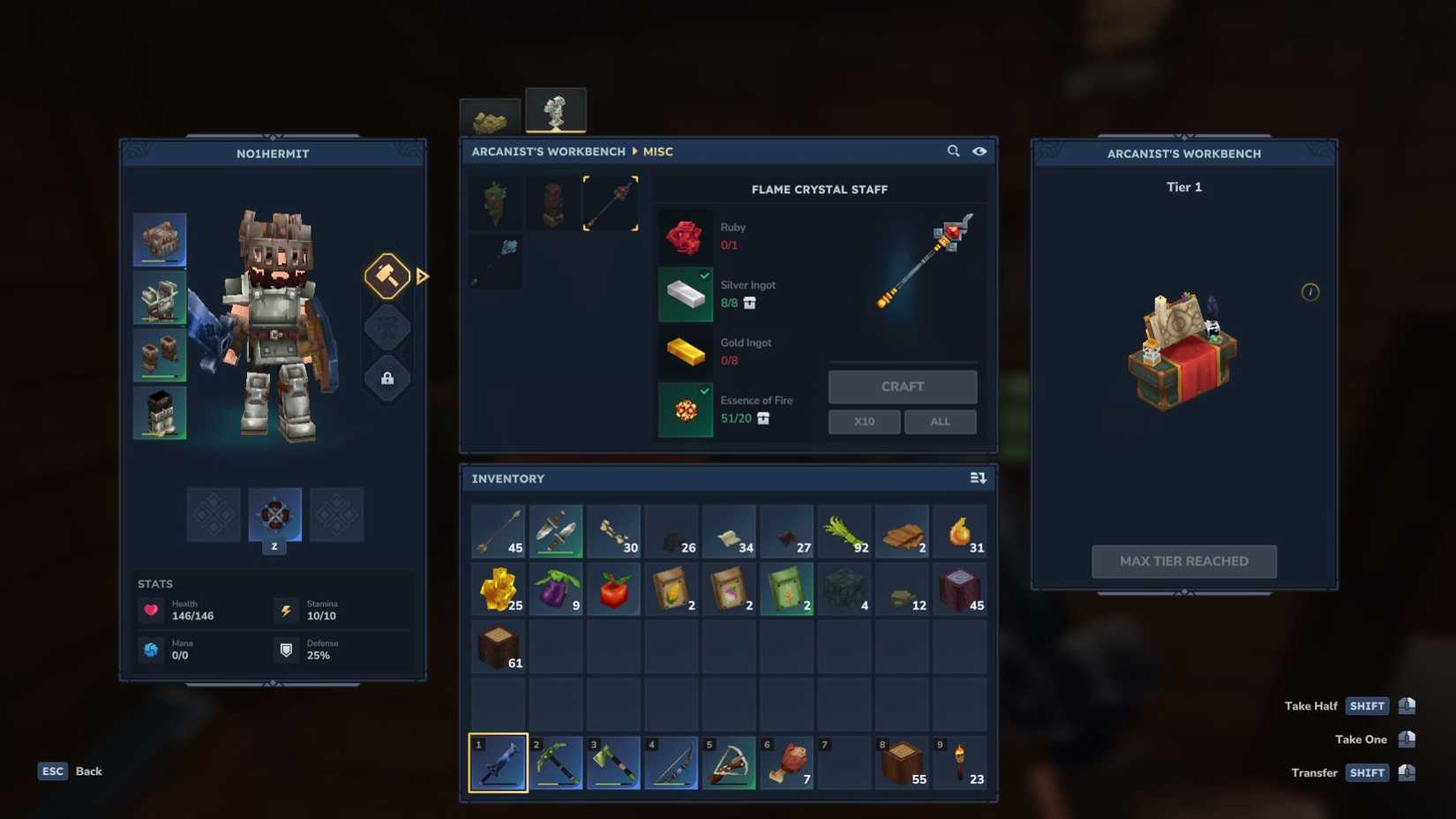The image size is (1456, 819).
Task: Click the Essence of Fire ingredient icon
Action: point(685,409)
